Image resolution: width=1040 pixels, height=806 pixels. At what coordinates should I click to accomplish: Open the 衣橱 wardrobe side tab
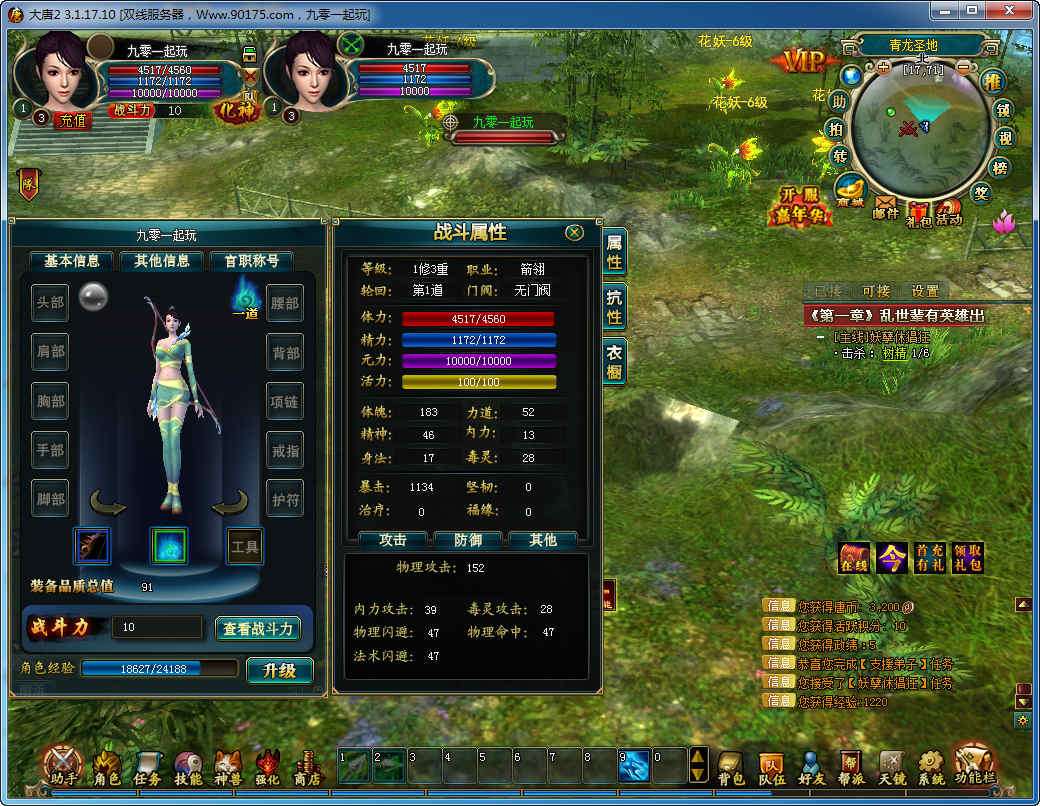pyautogui.click(x=614, y=361)
